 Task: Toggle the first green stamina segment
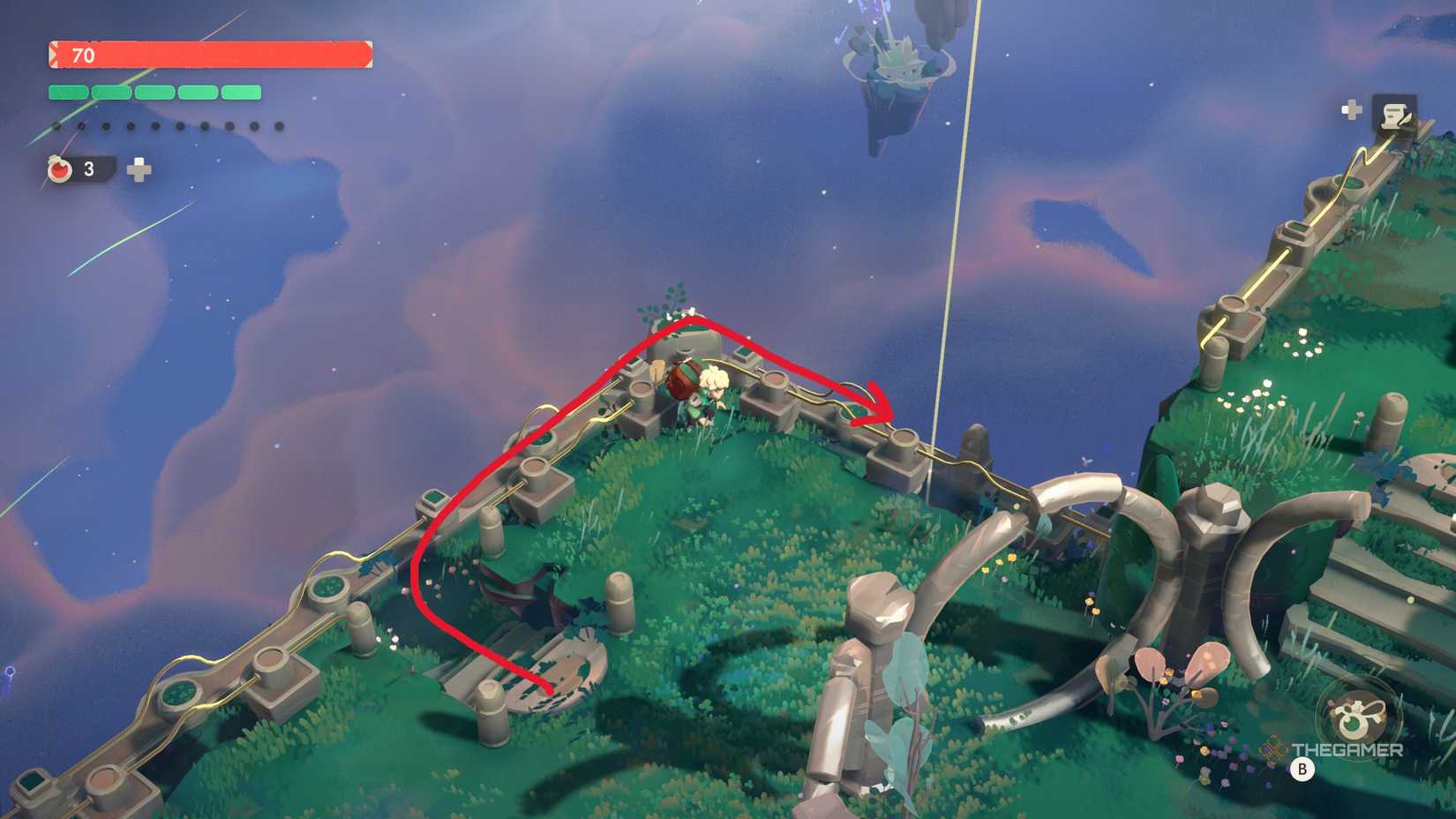[68, 90]
